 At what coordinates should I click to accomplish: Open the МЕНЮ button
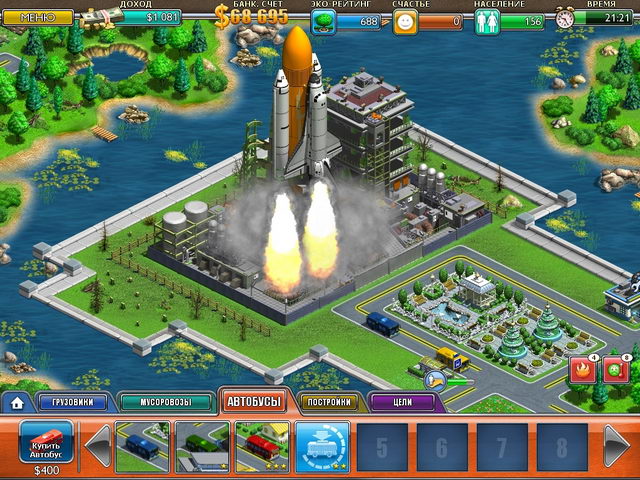pyautogui.click(x=38, y=18)
